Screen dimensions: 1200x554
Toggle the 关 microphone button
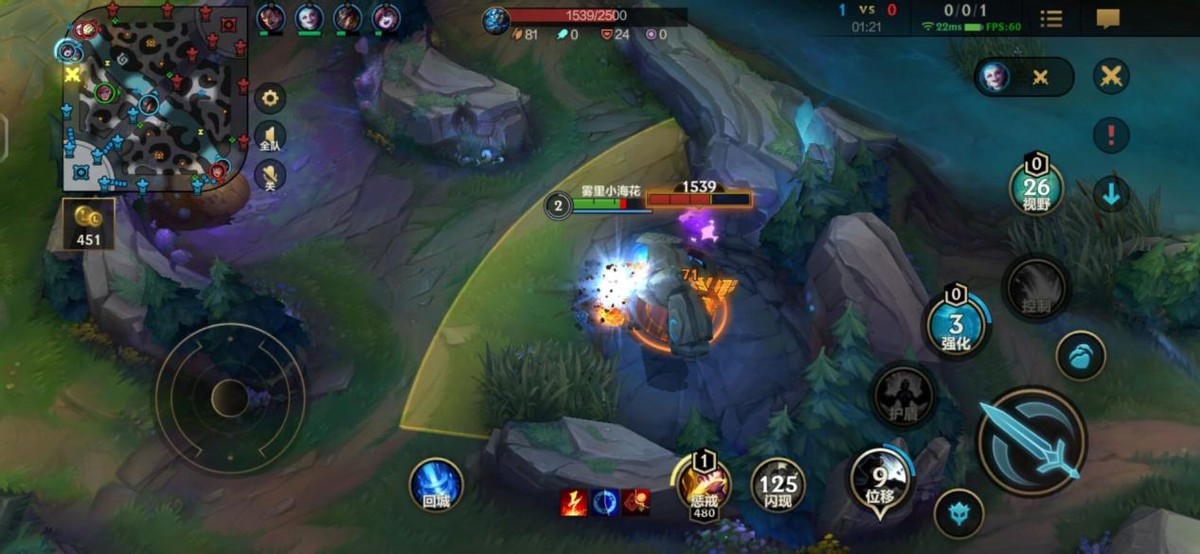tap(271, 176)
